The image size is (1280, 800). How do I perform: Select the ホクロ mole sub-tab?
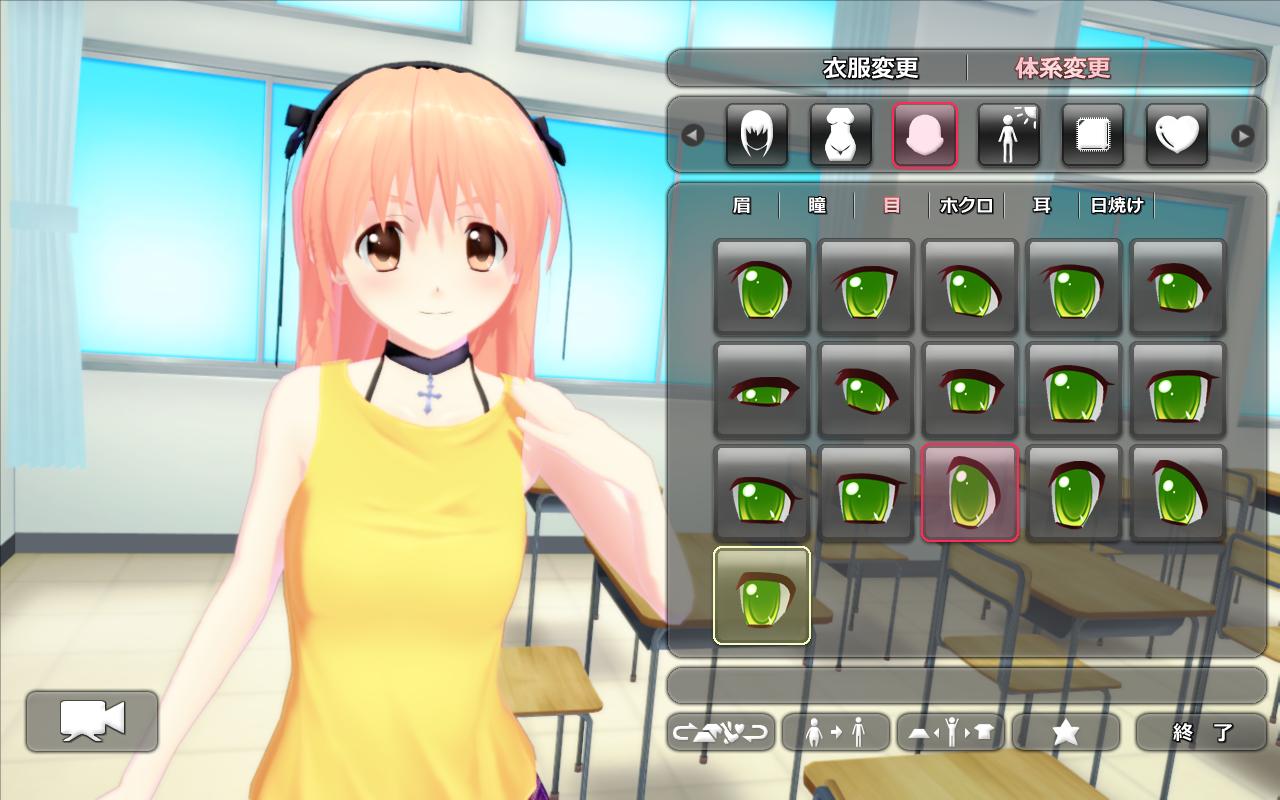click(967, 205)
